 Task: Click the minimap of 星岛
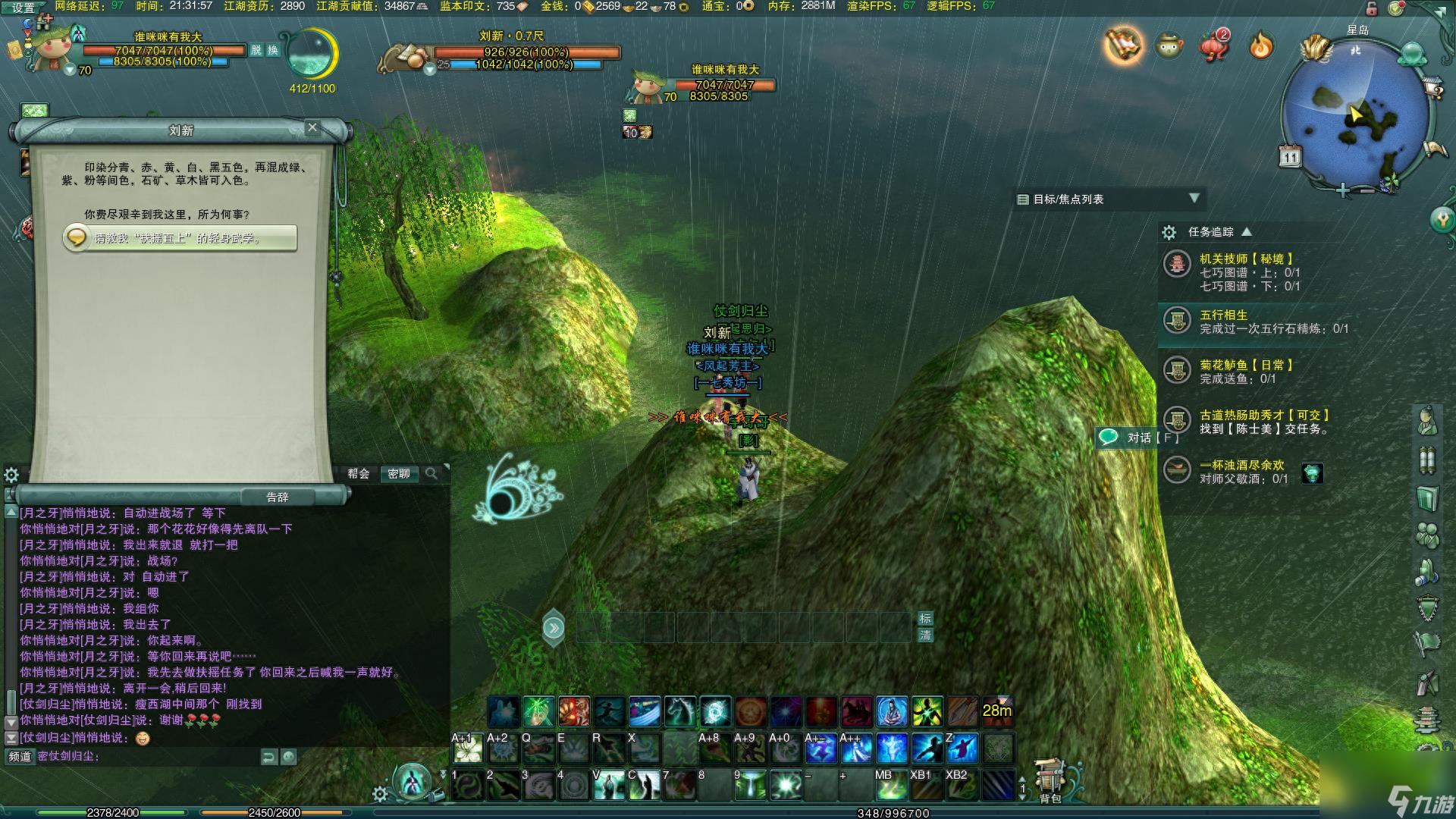[1356, 114]
